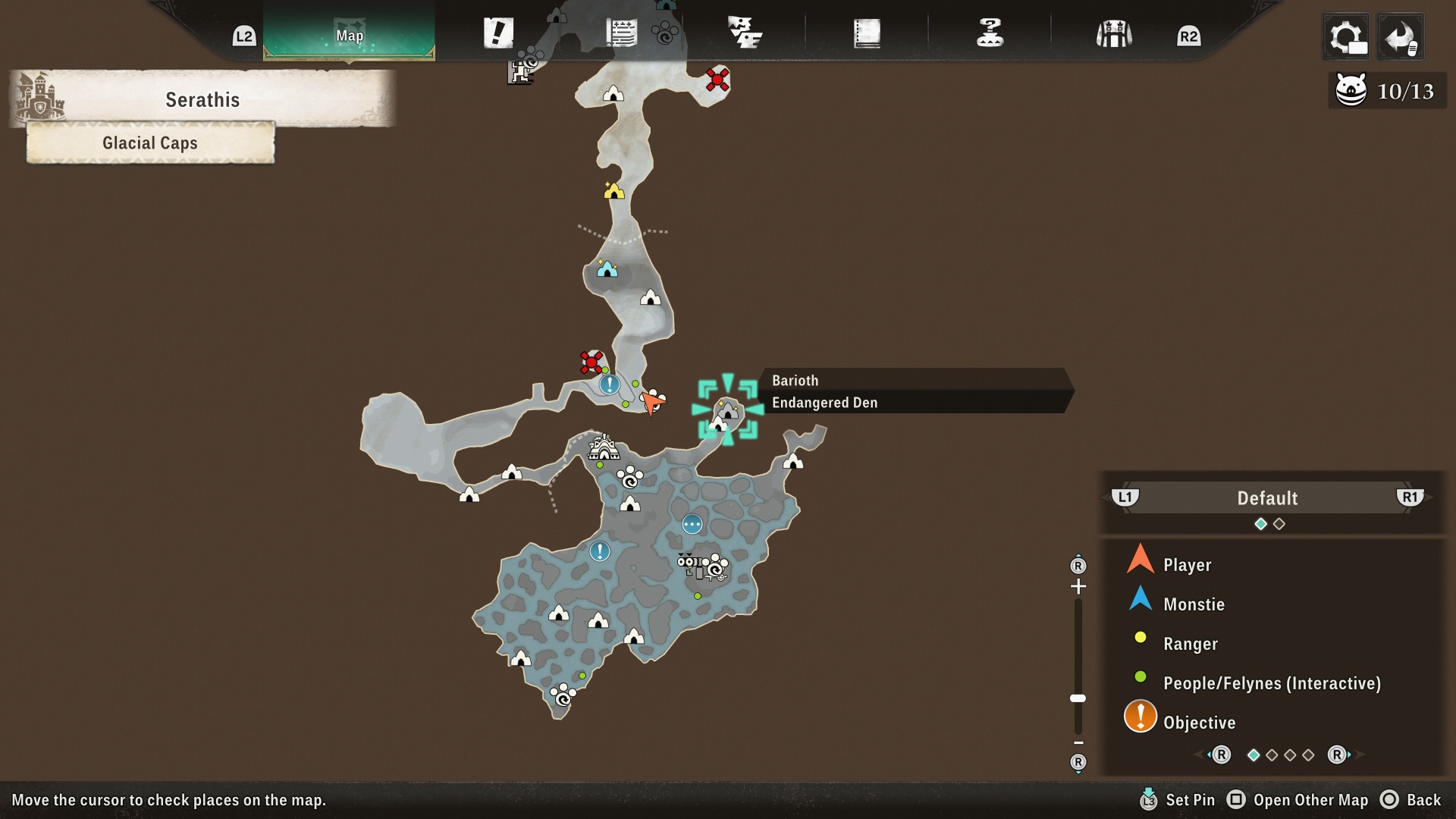Click the quest exclamation icon in top bar

498,32
